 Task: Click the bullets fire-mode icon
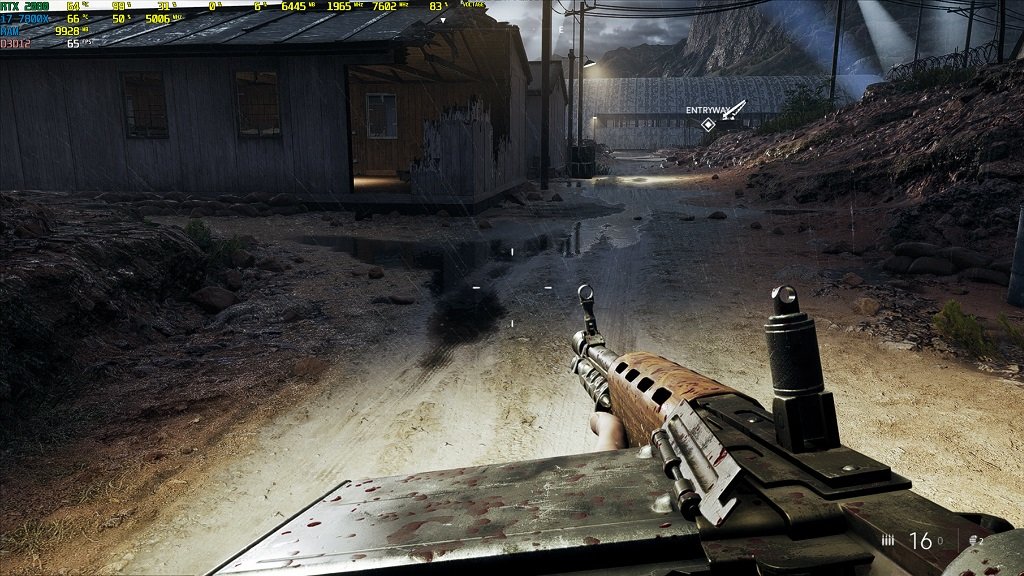pos(888,541)
